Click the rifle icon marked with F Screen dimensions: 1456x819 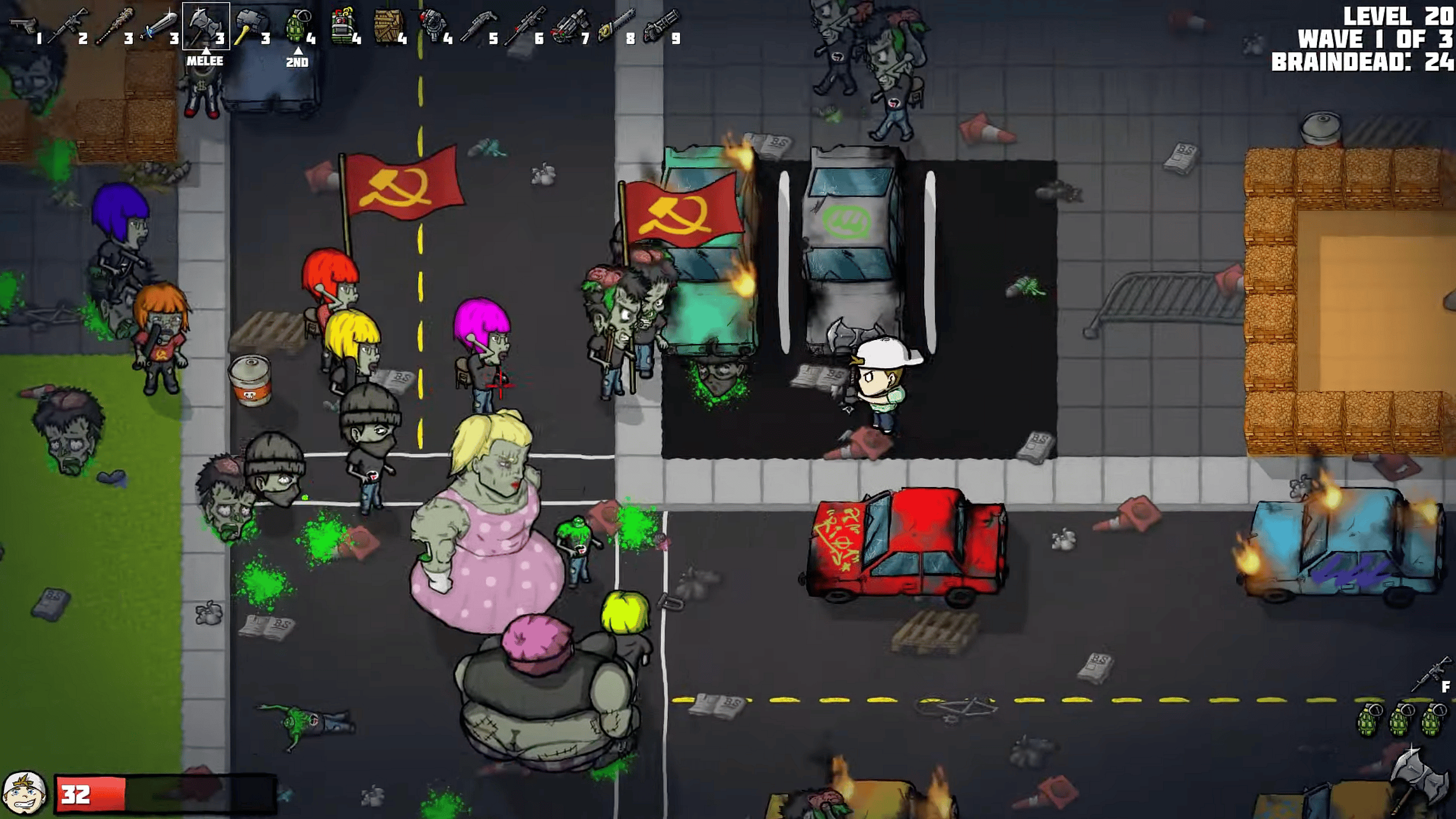coord(1430,674)
